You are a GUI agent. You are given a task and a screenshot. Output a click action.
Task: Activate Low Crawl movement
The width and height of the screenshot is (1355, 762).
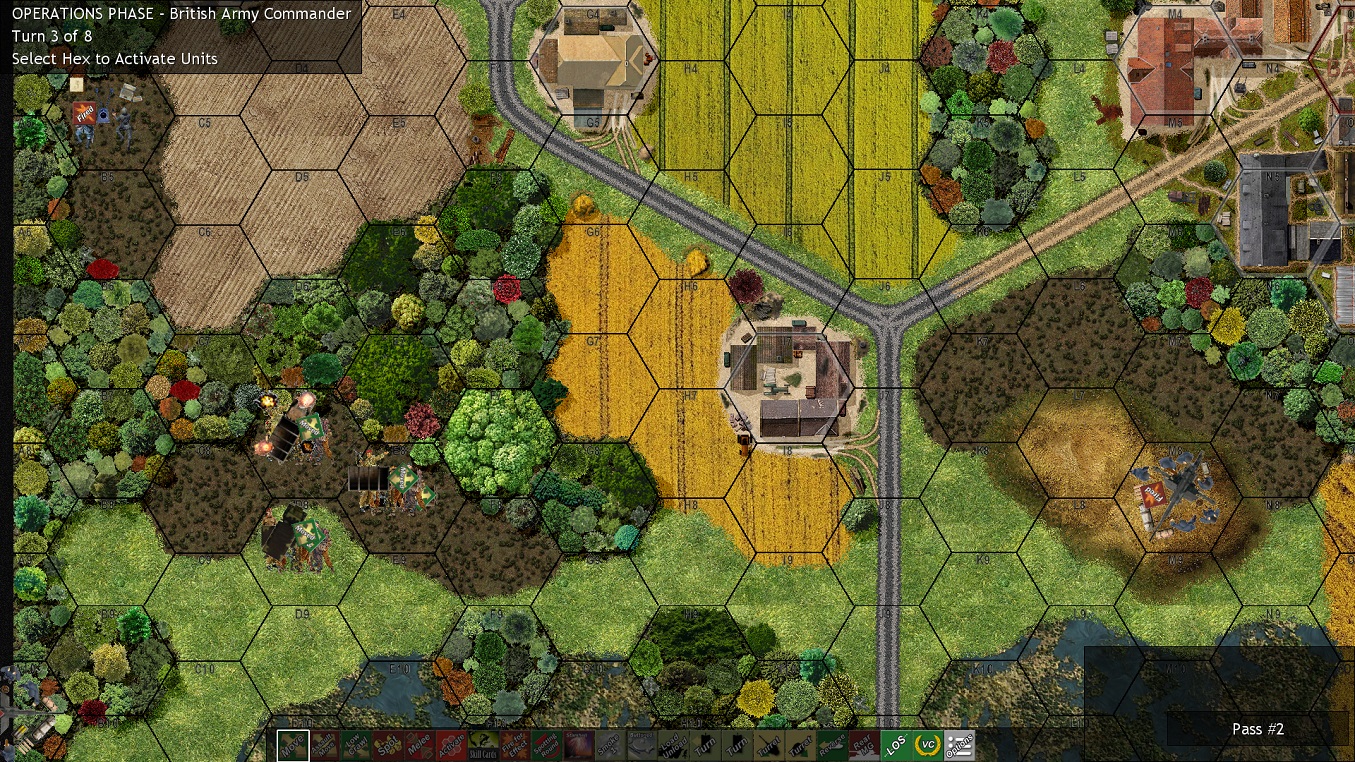pyautogui.click(x=356, y=746)
